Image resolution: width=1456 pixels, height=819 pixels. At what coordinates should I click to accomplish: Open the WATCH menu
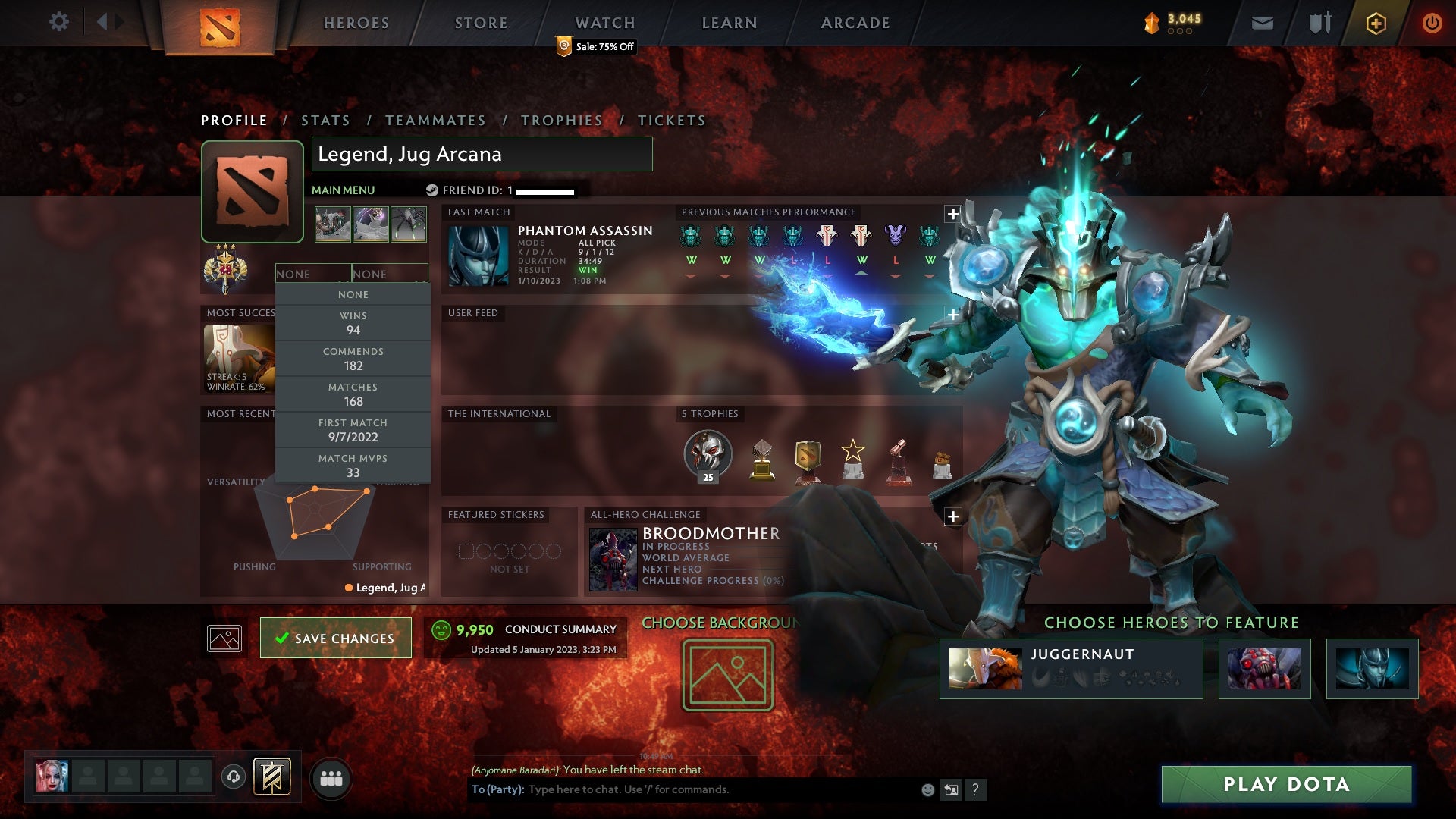tap(604, 22)
